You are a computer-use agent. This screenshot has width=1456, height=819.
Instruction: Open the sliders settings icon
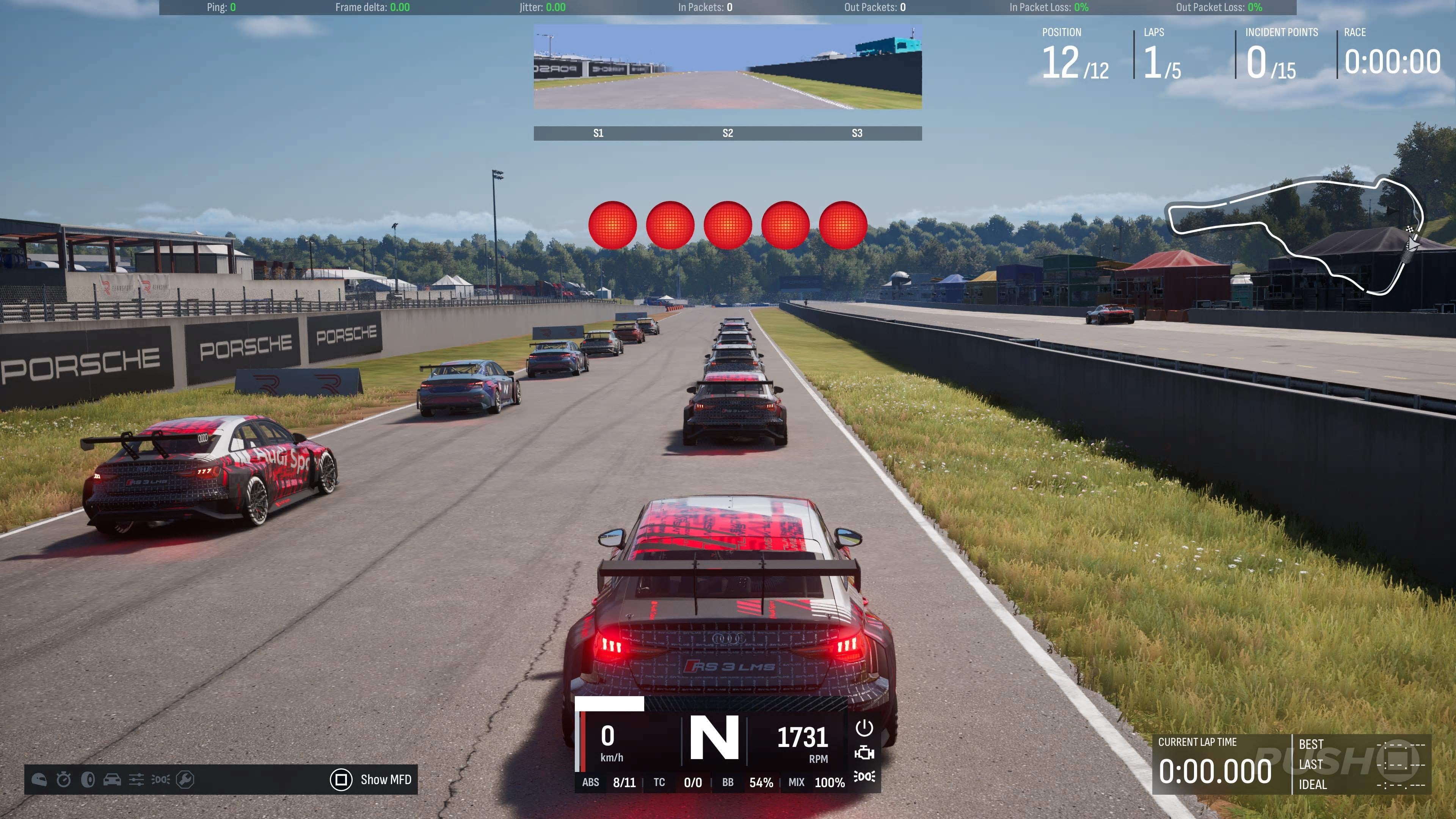(136, 780)
